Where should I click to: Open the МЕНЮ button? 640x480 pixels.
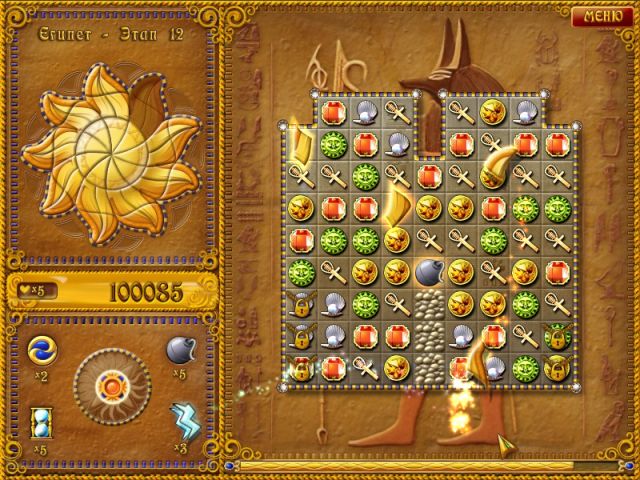pos(602,15)
